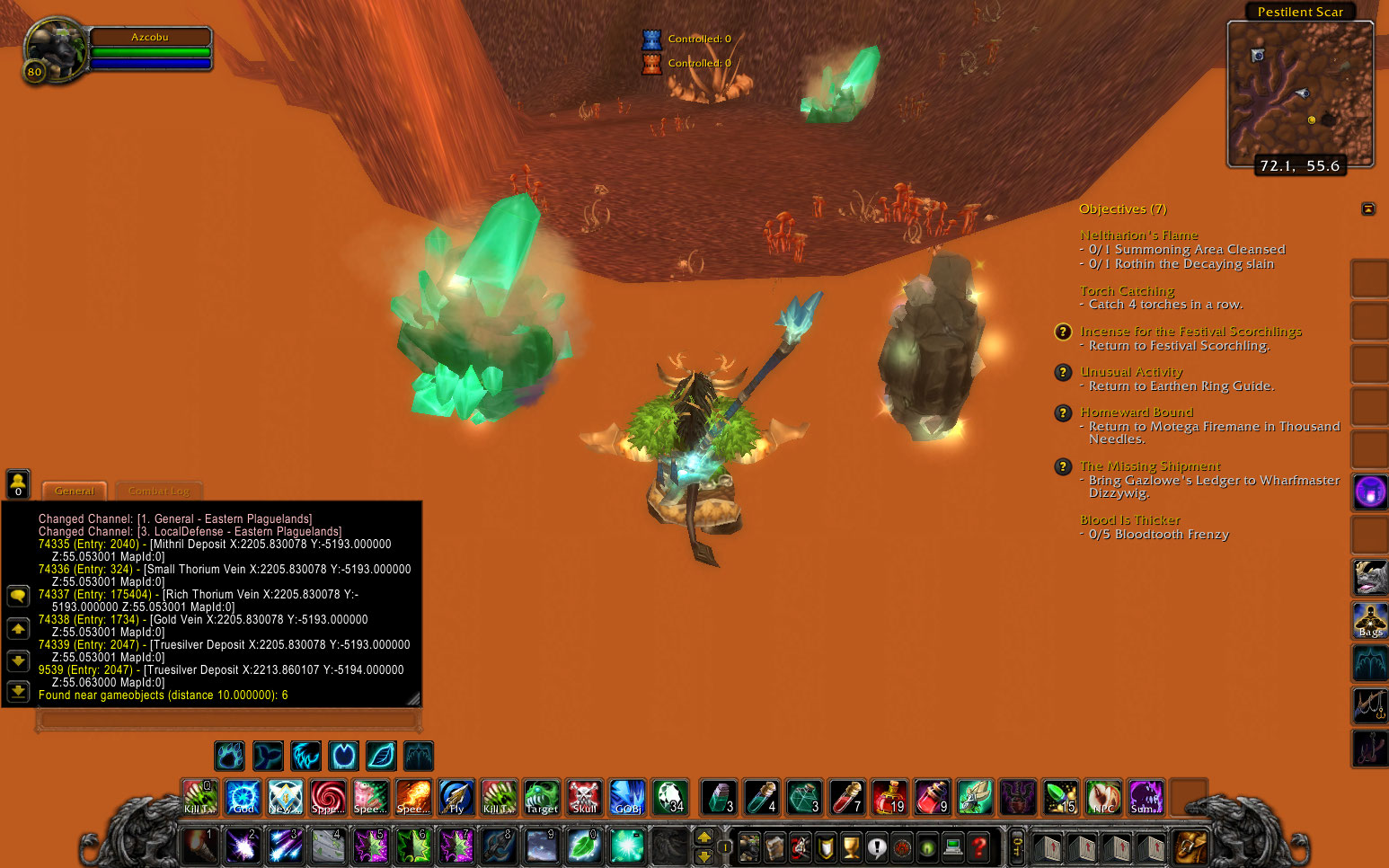Click the 'NPC' macro button

click(1103, 796)
